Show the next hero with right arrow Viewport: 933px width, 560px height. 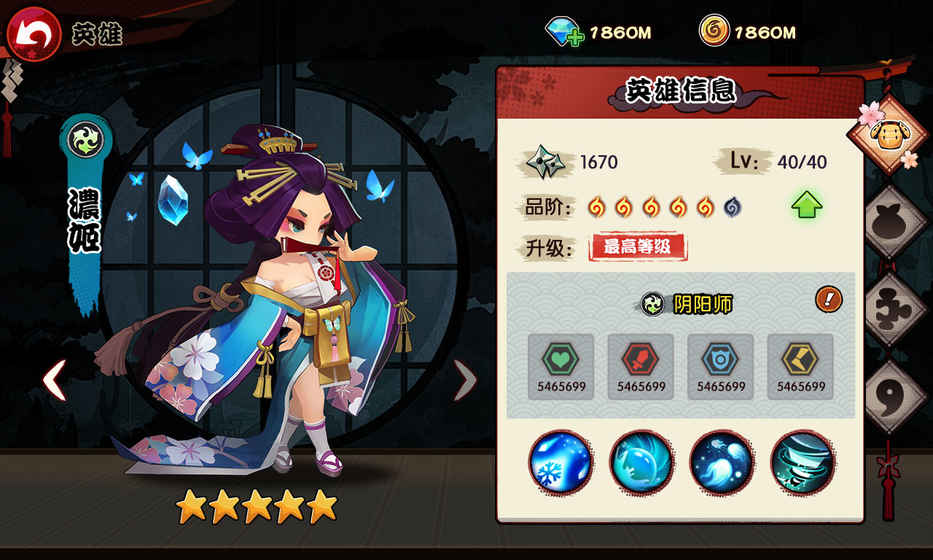(465, 380)
